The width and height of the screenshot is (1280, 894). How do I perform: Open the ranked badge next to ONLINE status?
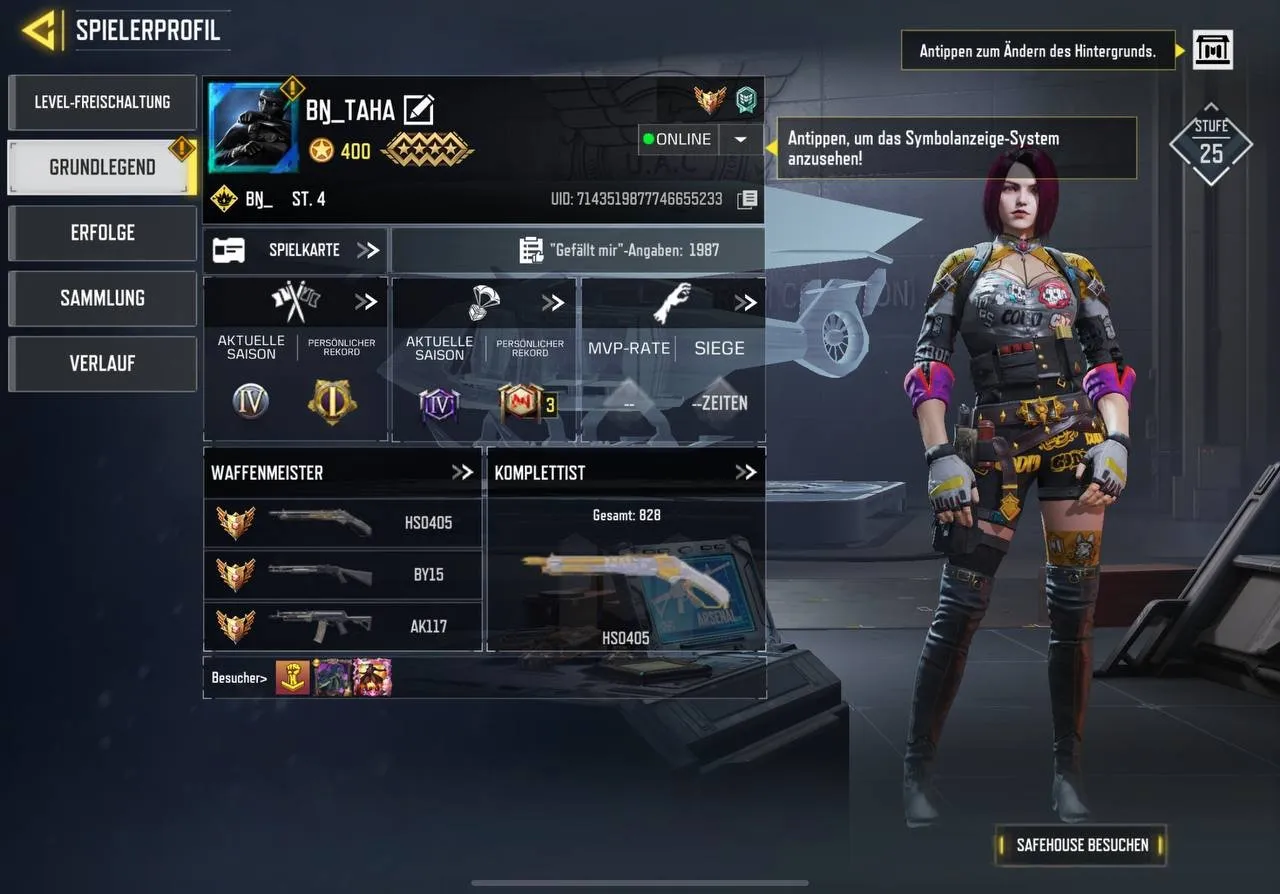click(710, 100)
